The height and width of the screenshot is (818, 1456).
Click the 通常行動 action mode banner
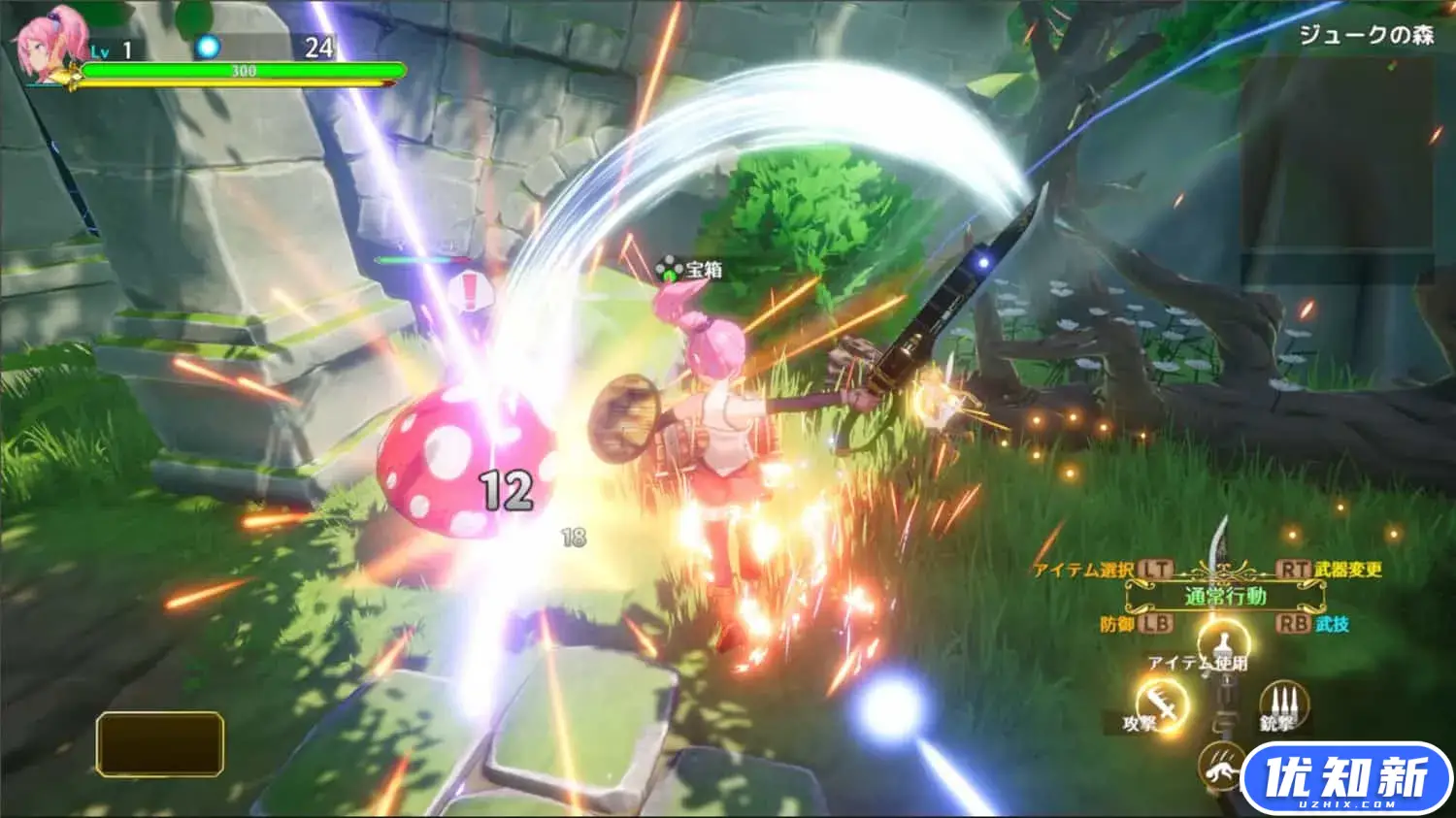click(x=1224, y=596)
